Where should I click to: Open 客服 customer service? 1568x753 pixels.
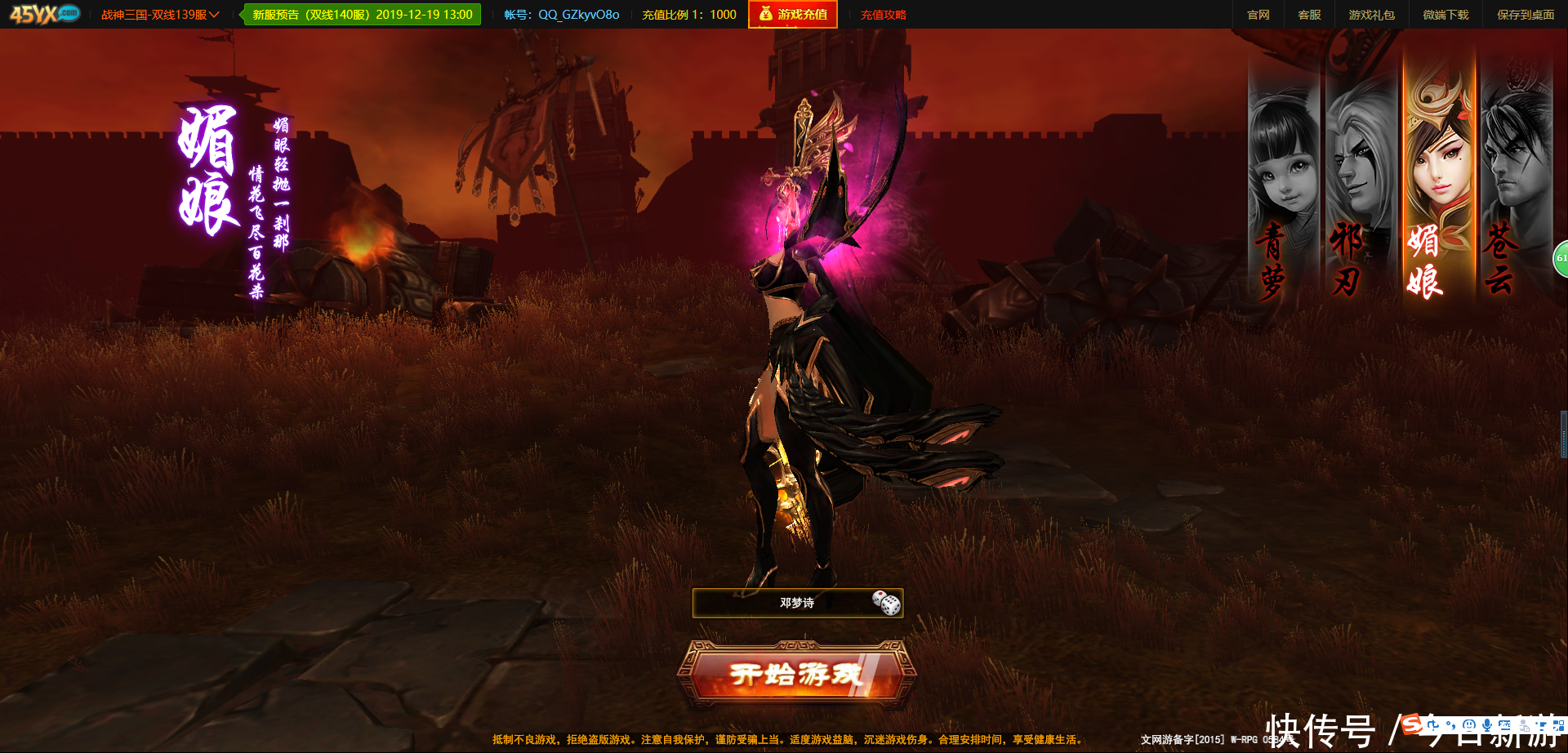point(1309,15)
